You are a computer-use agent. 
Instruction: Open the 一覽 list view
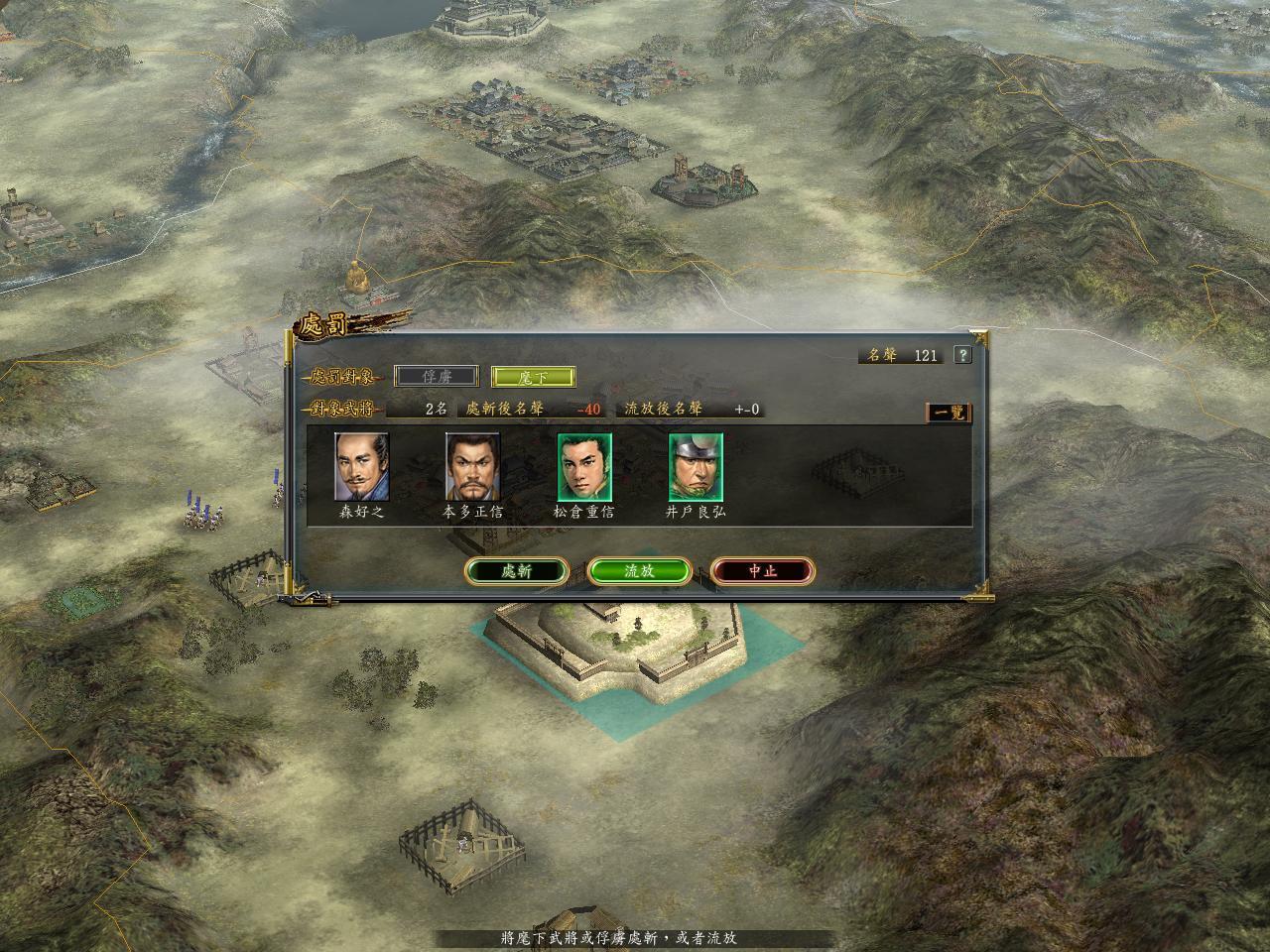coord(949,413)
